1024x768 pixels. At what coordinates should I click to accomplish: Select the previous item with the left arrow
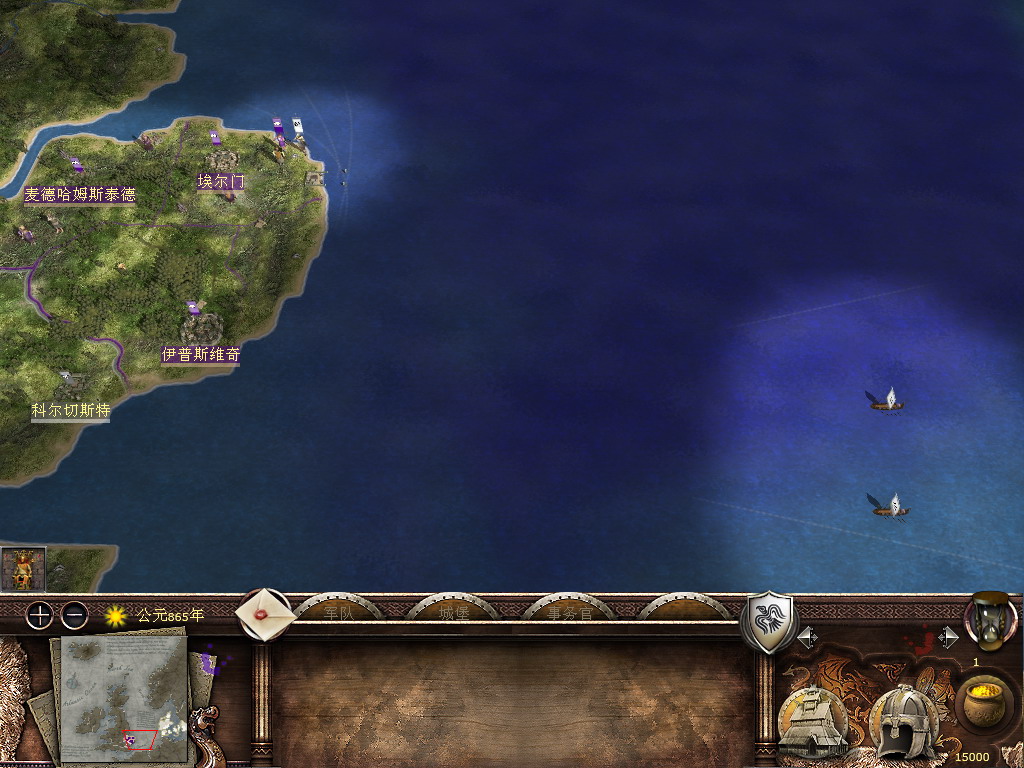click(x=806, y=637)
